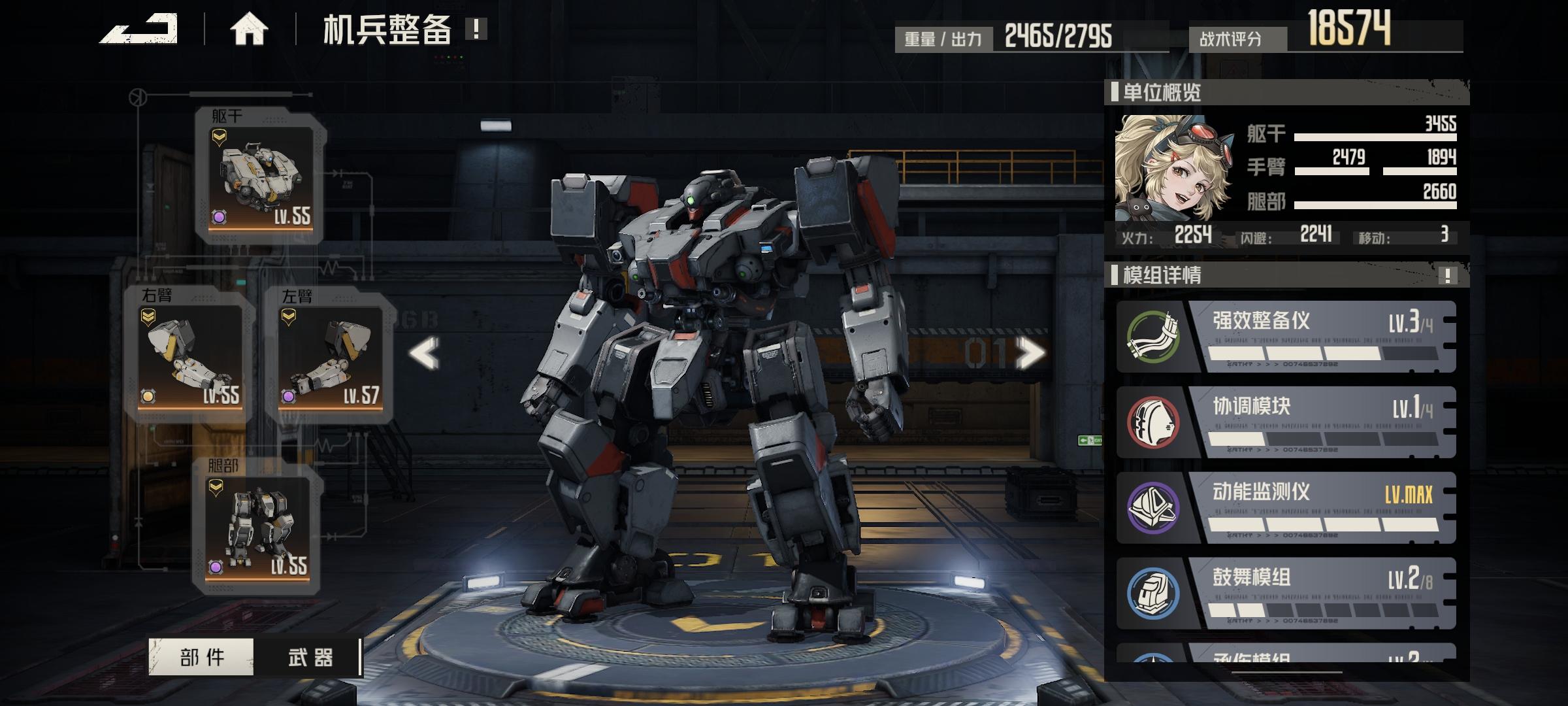
Task: Switch to the 武器 weapons tab
Action: pyautogui.click(x=310, y=657)
